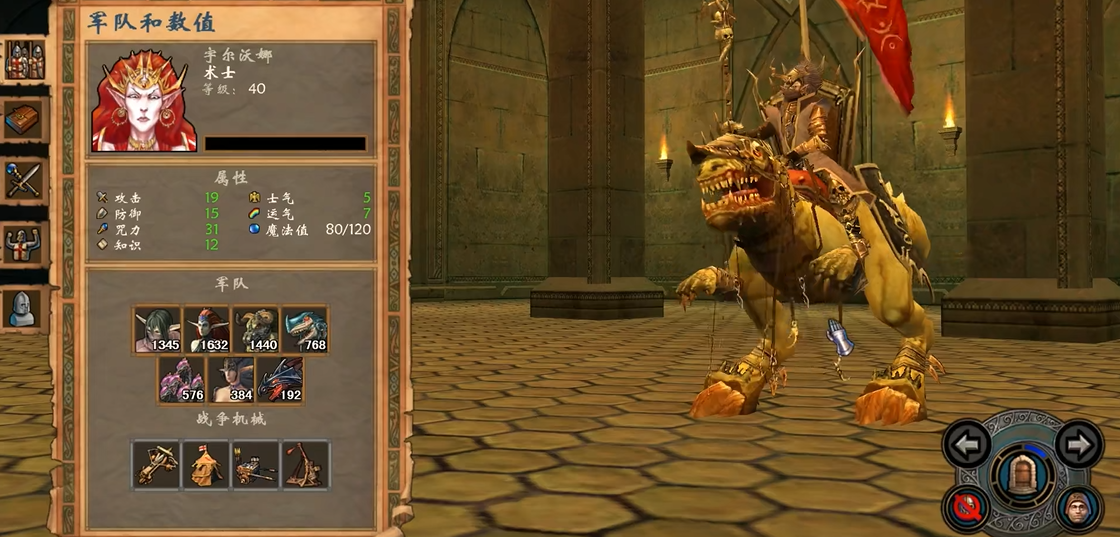Inspect the first aid tent
This screenshot has width=1120, height=537.
206,464
